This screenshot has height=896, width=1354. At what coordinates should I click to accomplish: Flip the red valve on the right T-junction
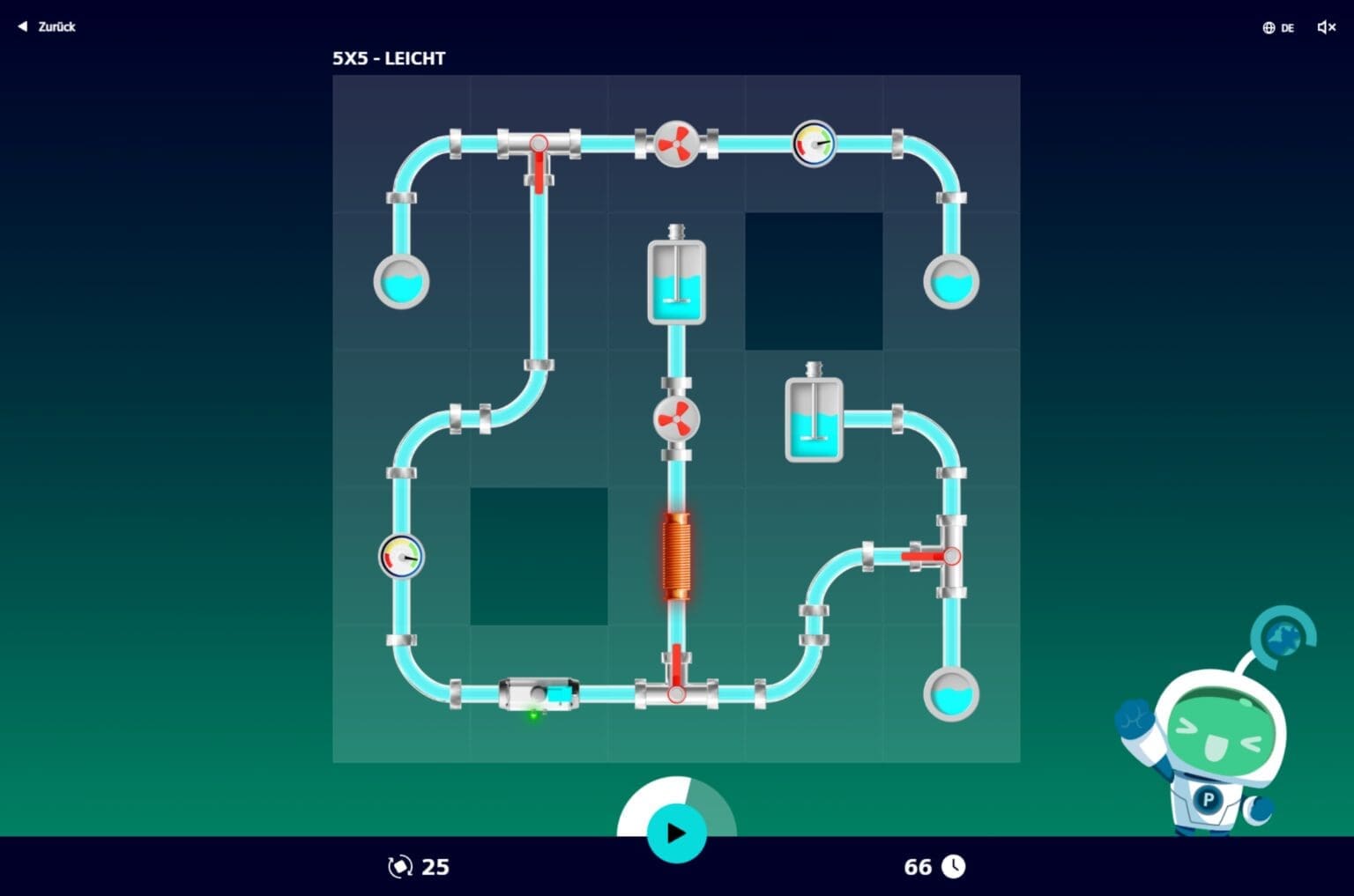tap(926, 555)
